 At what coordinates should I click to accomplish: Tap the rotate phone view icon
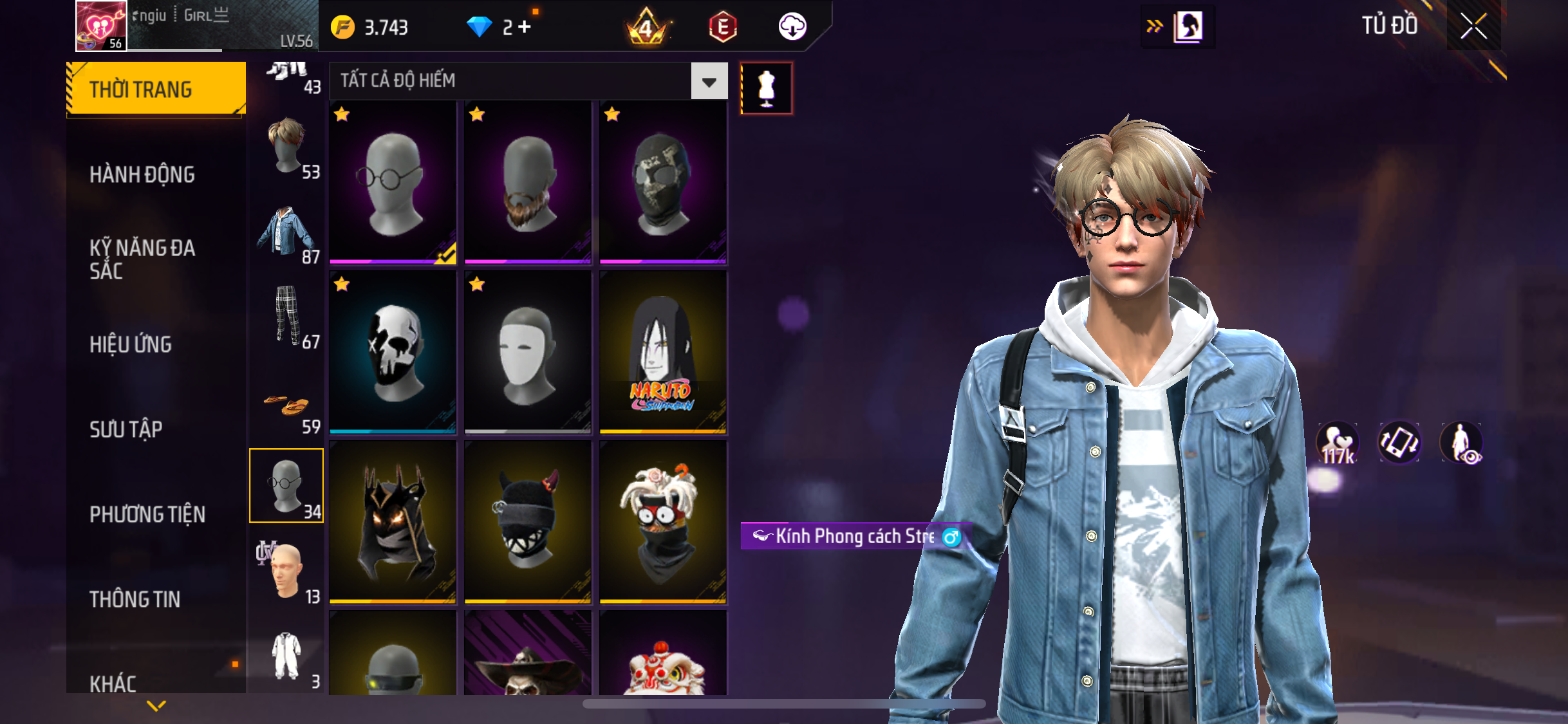(1399, 443)
